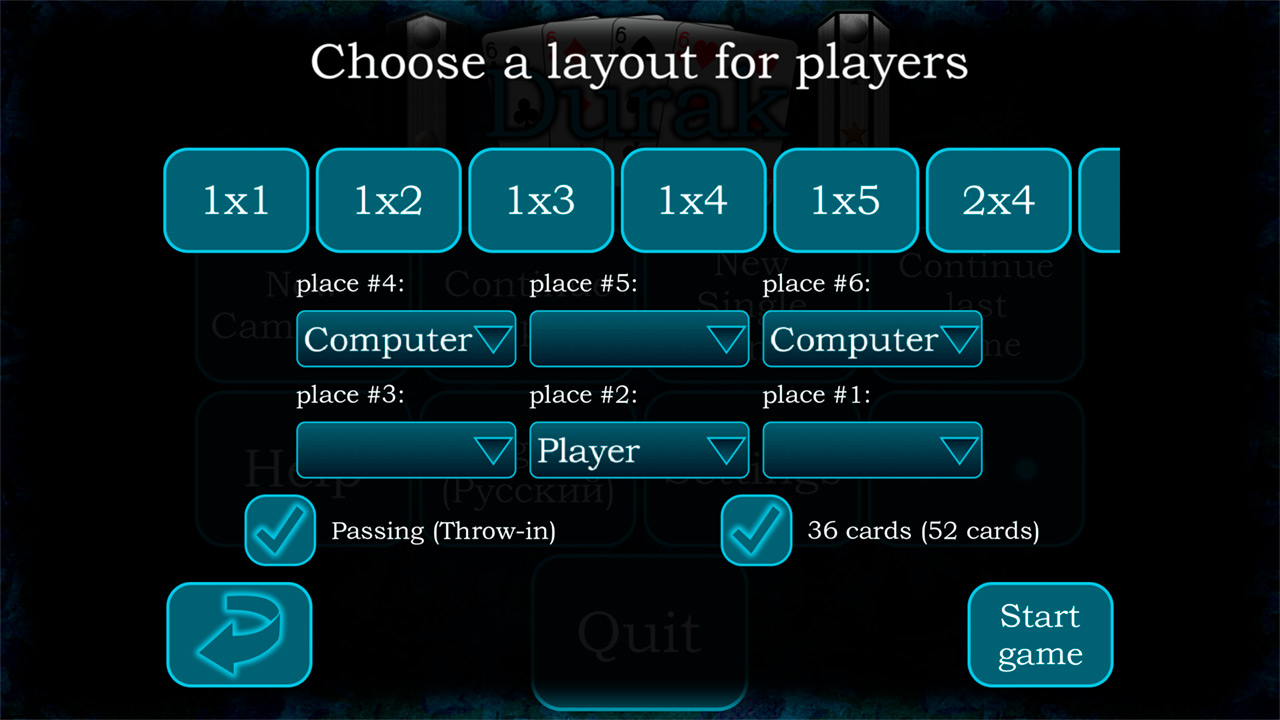Click the curved reverse arrow icon
The height and width of the screenshot is (720, 1280).
239,635
